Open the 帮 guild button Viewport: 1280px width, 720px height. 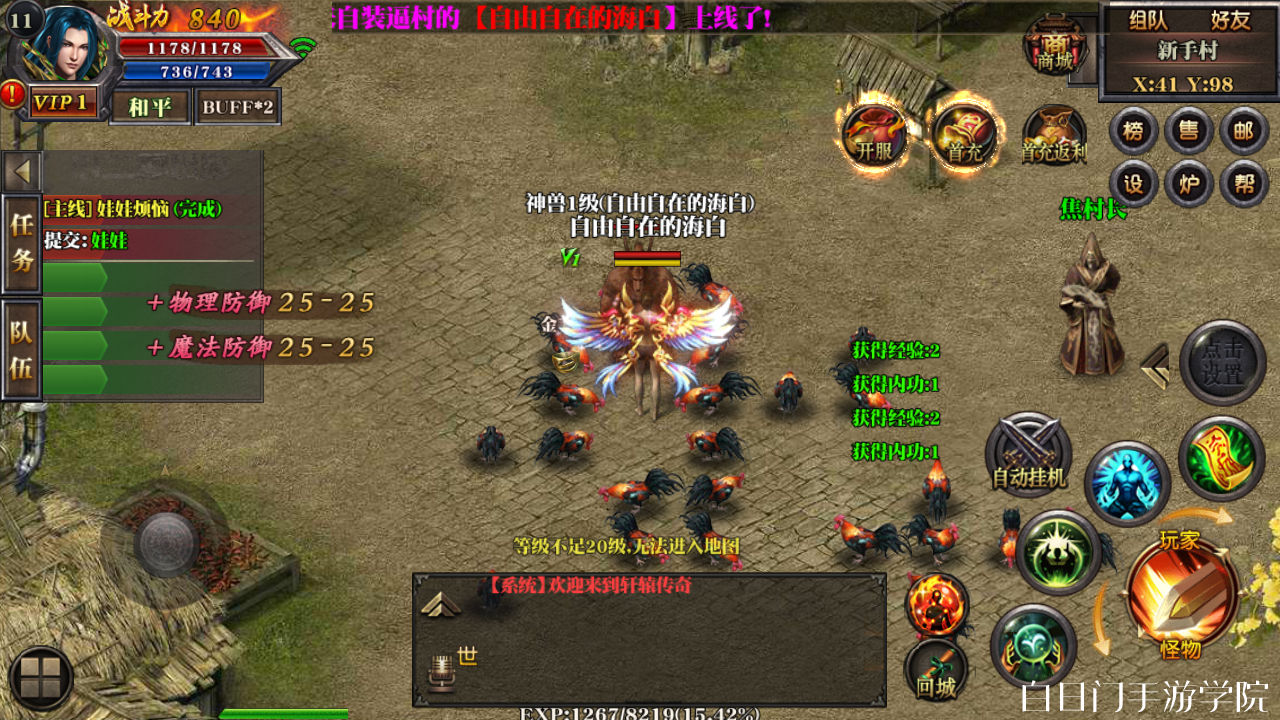click(1244, 184)
